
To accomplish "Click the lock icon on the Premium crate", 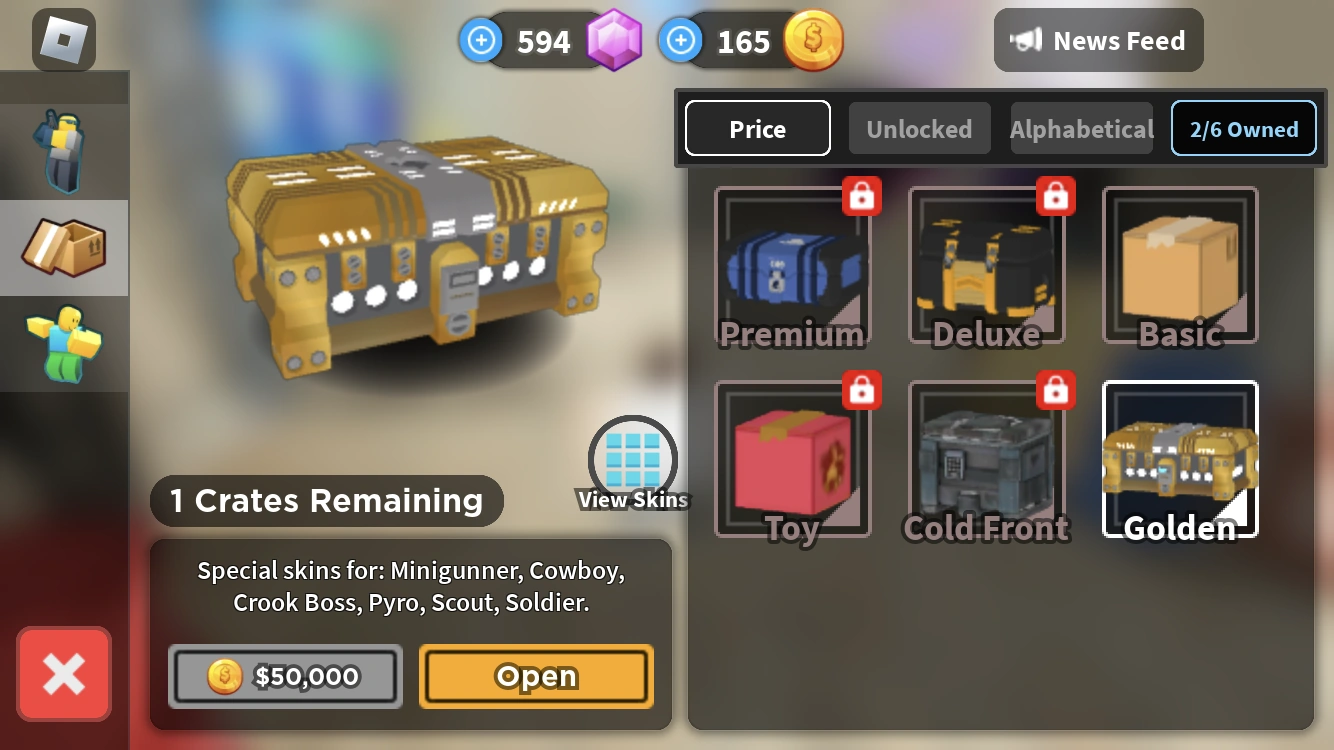I will [862, 197].
